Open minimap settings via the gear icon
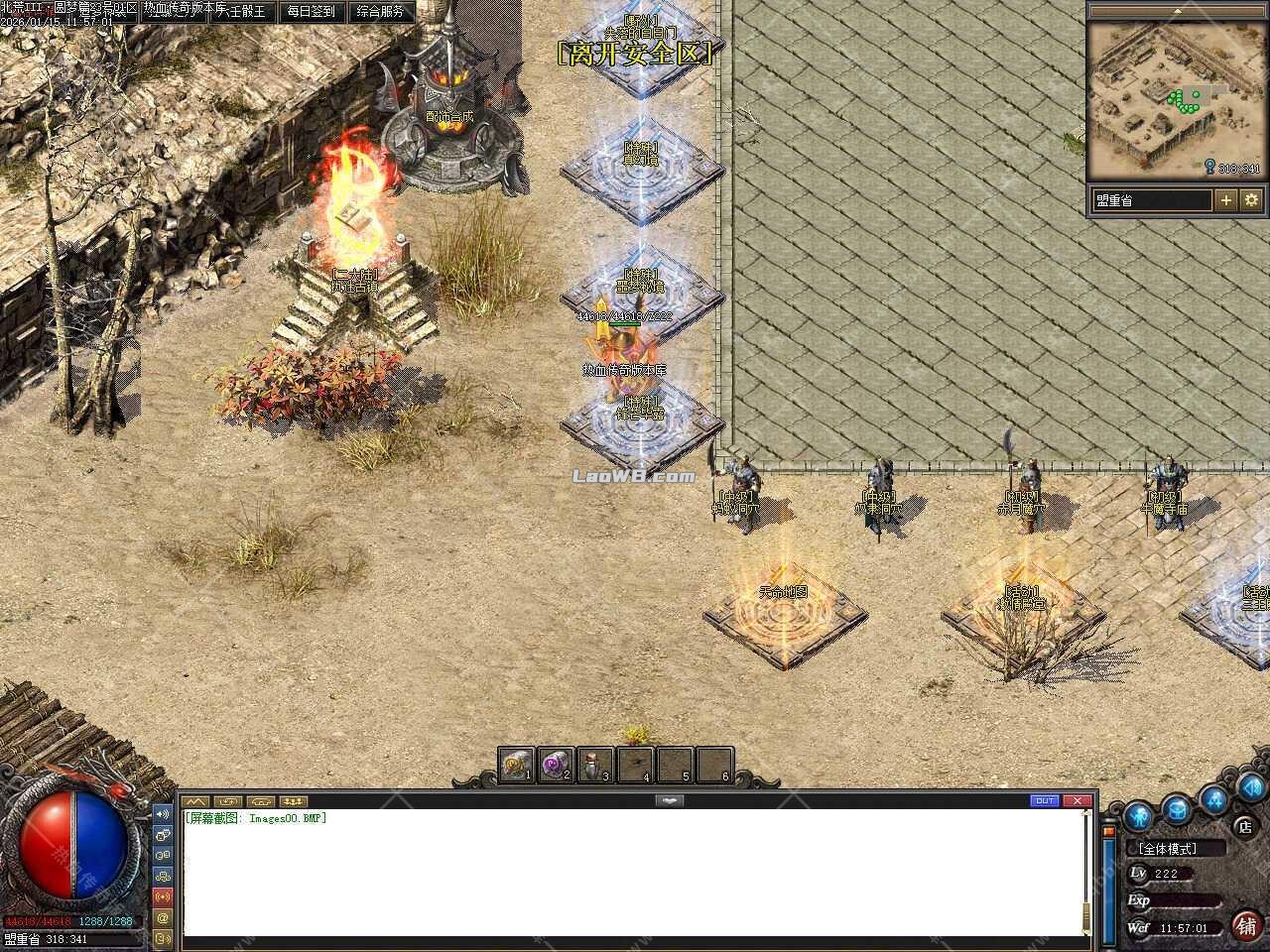This screenshot has height=952, width=1270. (1251, 199)
